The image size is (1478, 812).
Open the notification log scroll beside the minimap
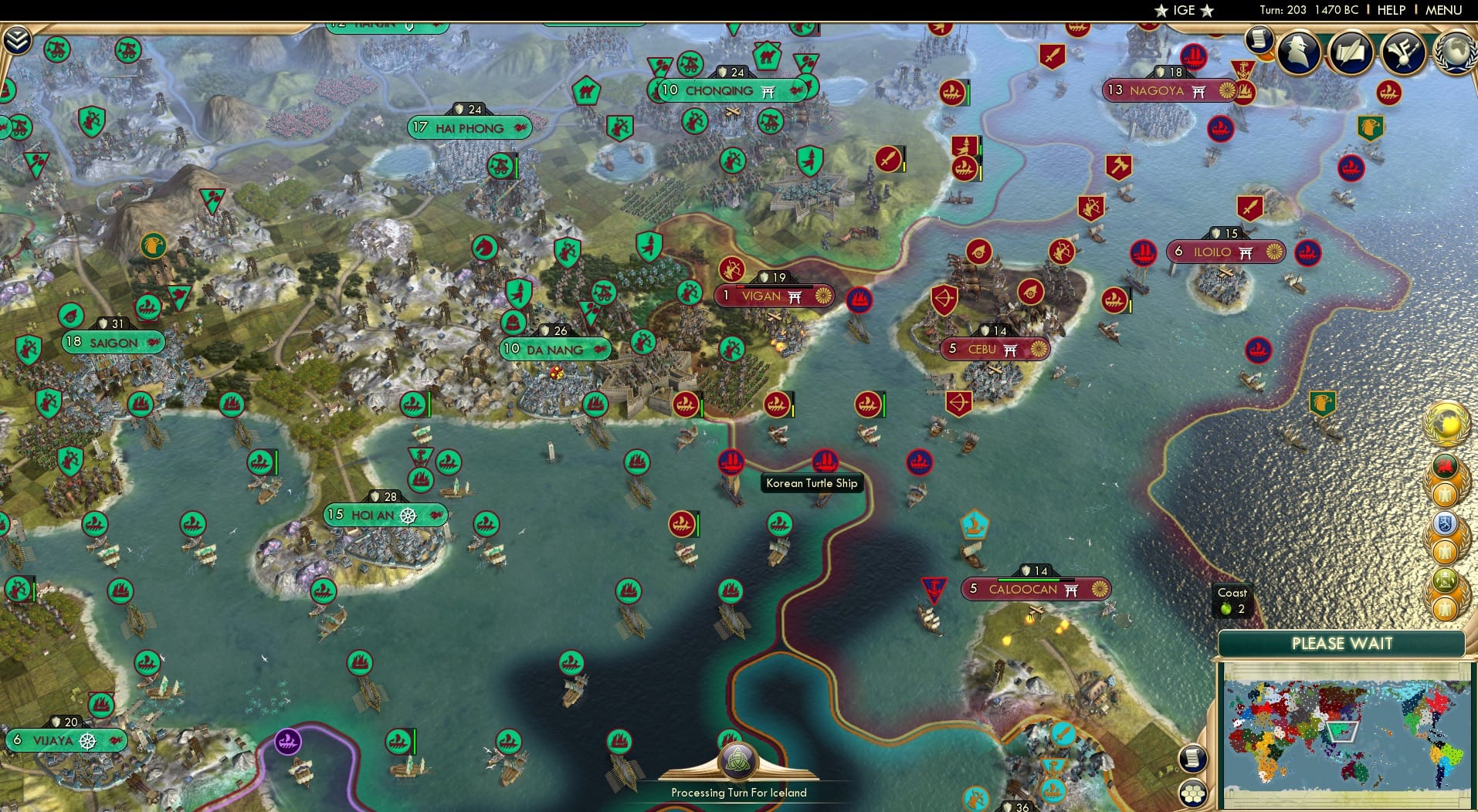pos(1192,759)
